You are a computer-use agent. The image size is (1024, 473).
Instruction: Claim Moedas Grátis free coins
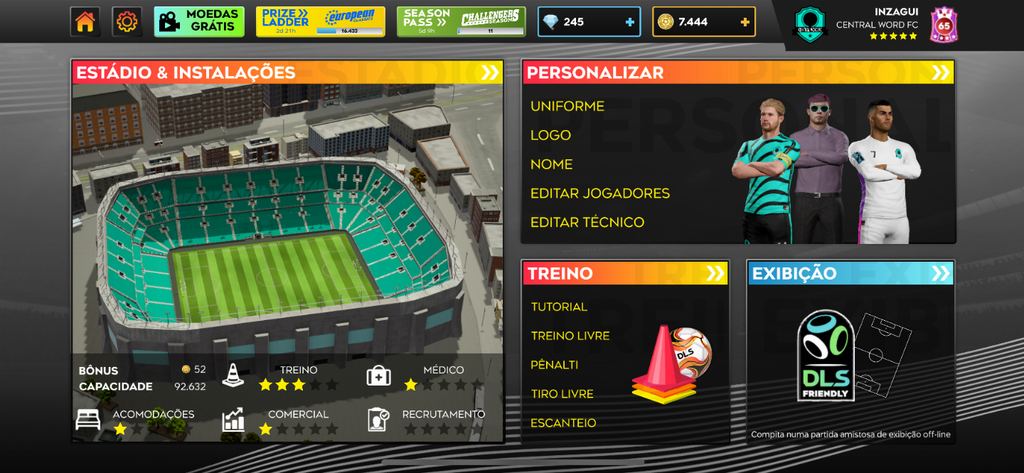pos(199,21)
